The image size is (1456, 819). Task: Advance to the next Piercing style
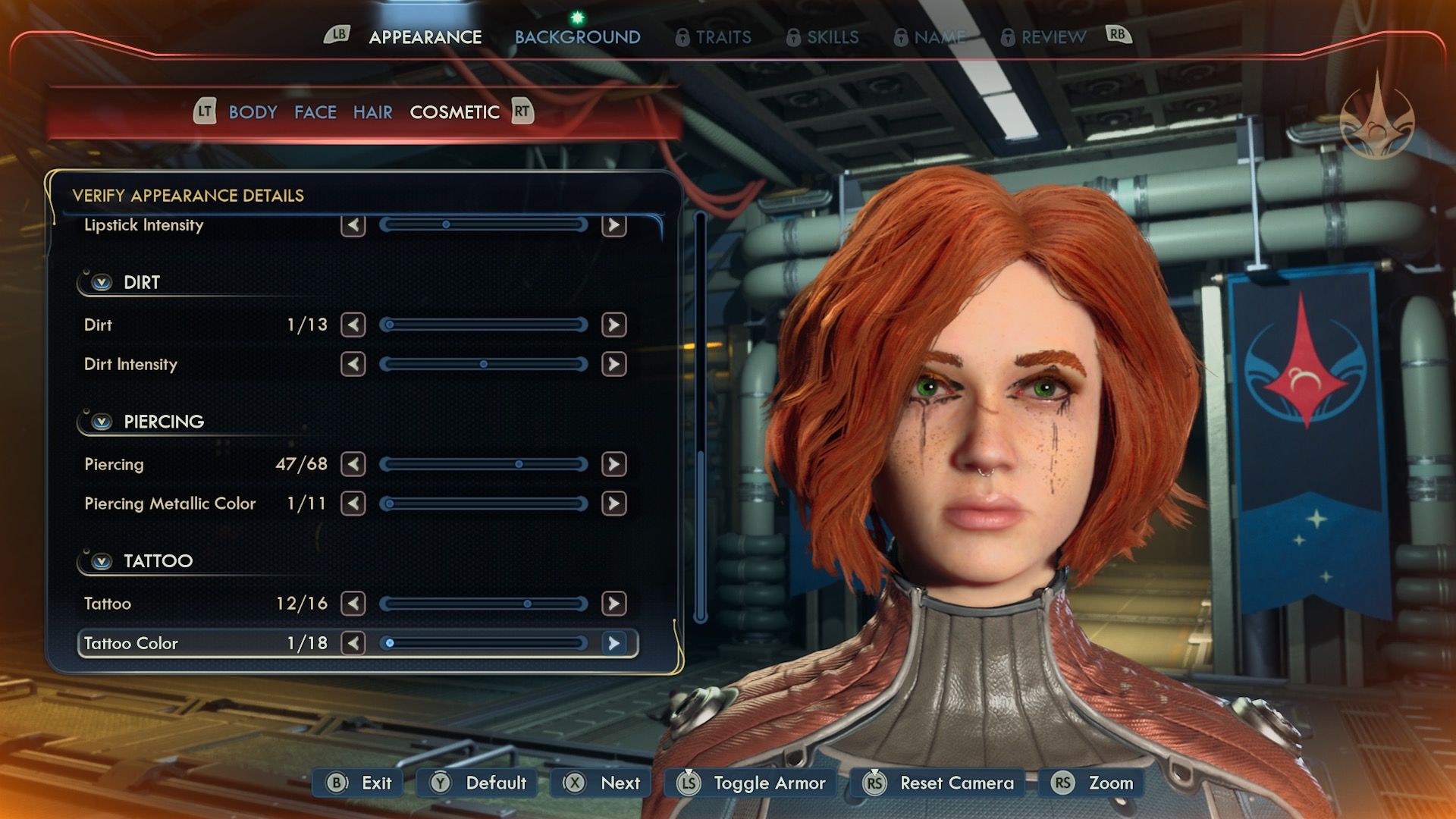(x=613, y=464)
